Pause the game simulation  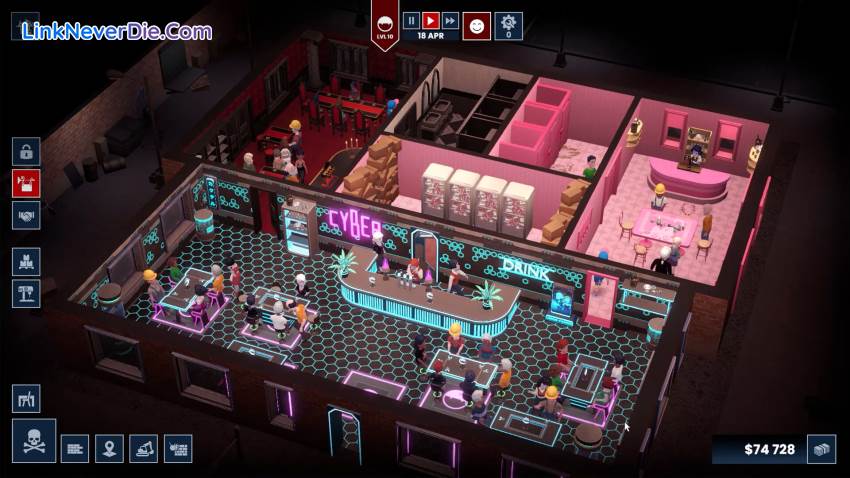tap(411, 19)
